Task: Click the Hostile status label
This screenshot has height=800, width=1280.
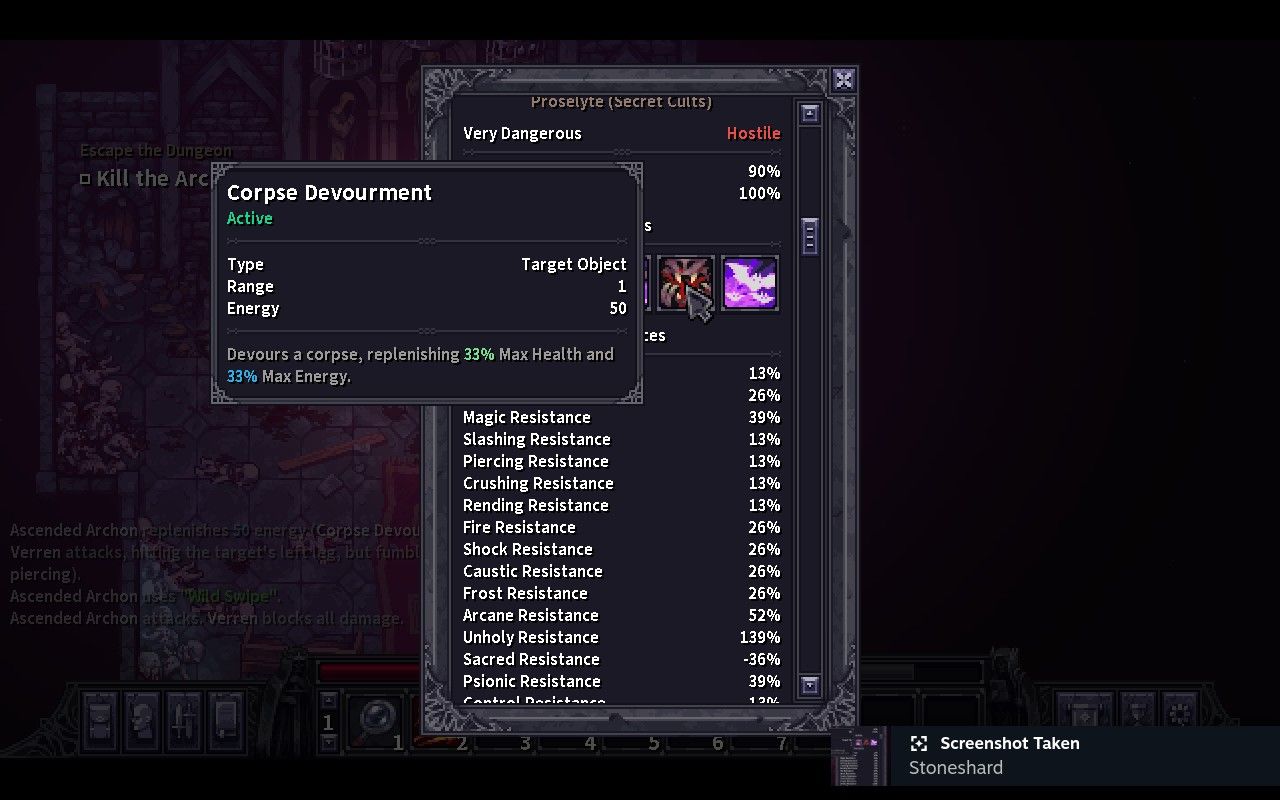Action: pos(753,132)
